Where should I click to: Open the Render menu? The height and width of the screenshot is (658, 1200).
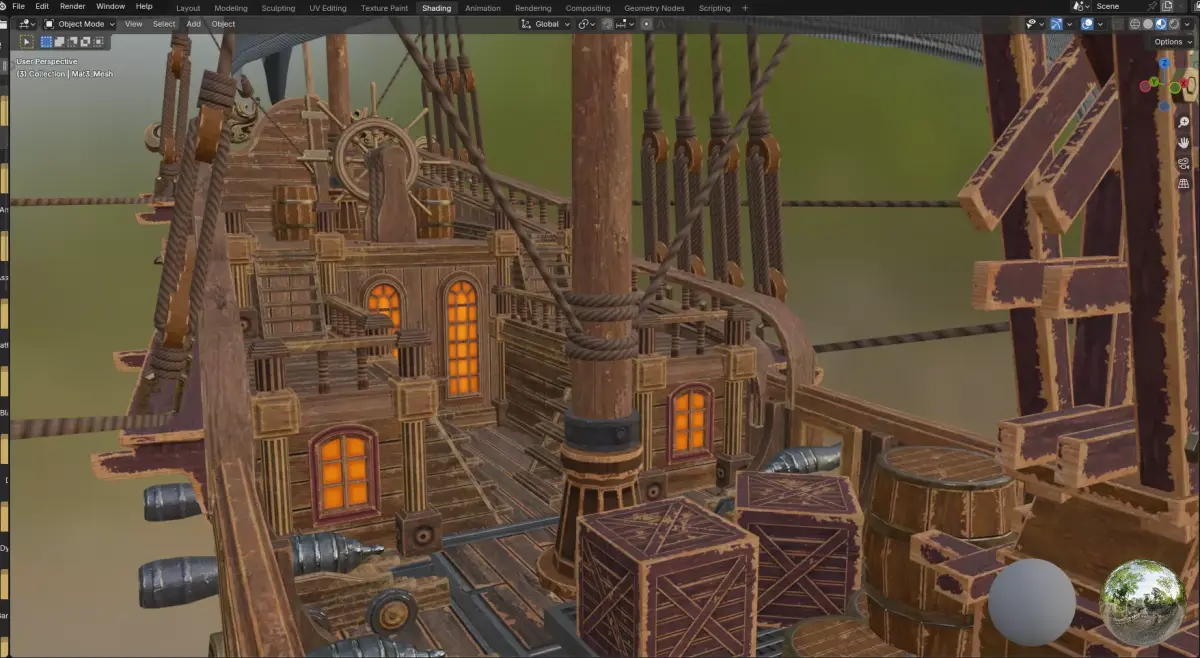(73, 7)
